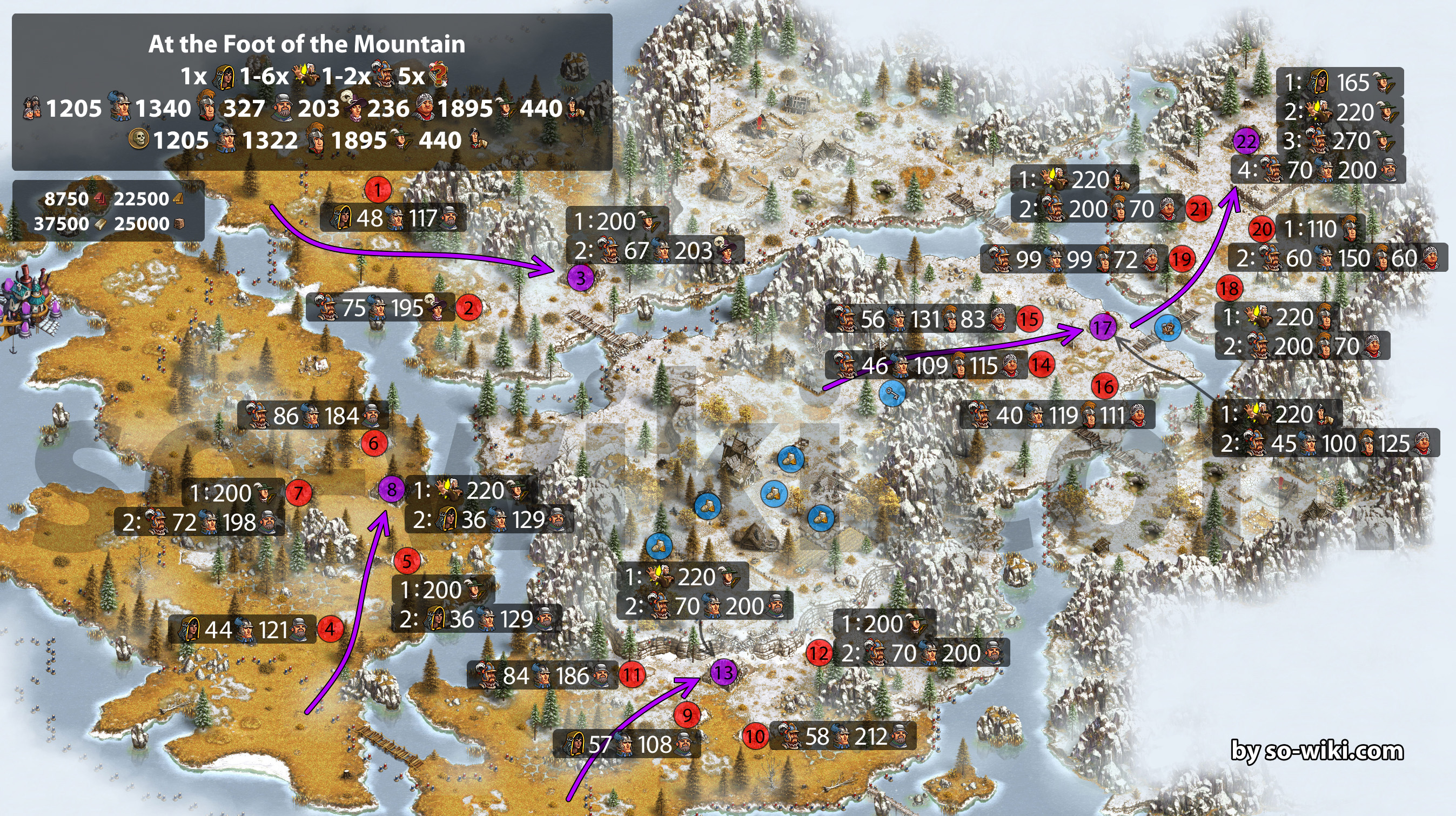Select purple garrison marker 17
The width and height of the screenshot is (1456, 816).
click(x=1102, y=327)
